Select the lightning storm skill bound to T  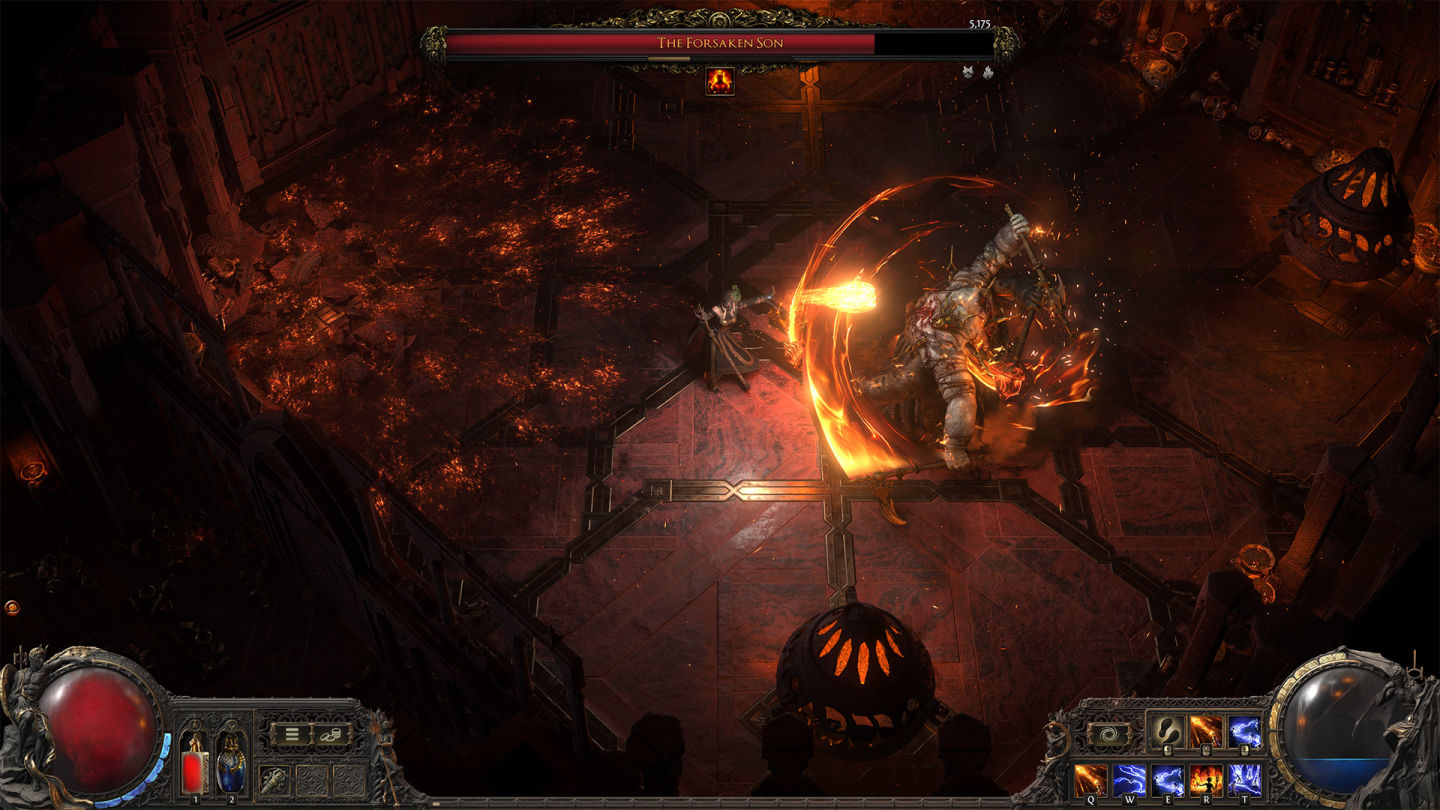tap(1244, 780)
